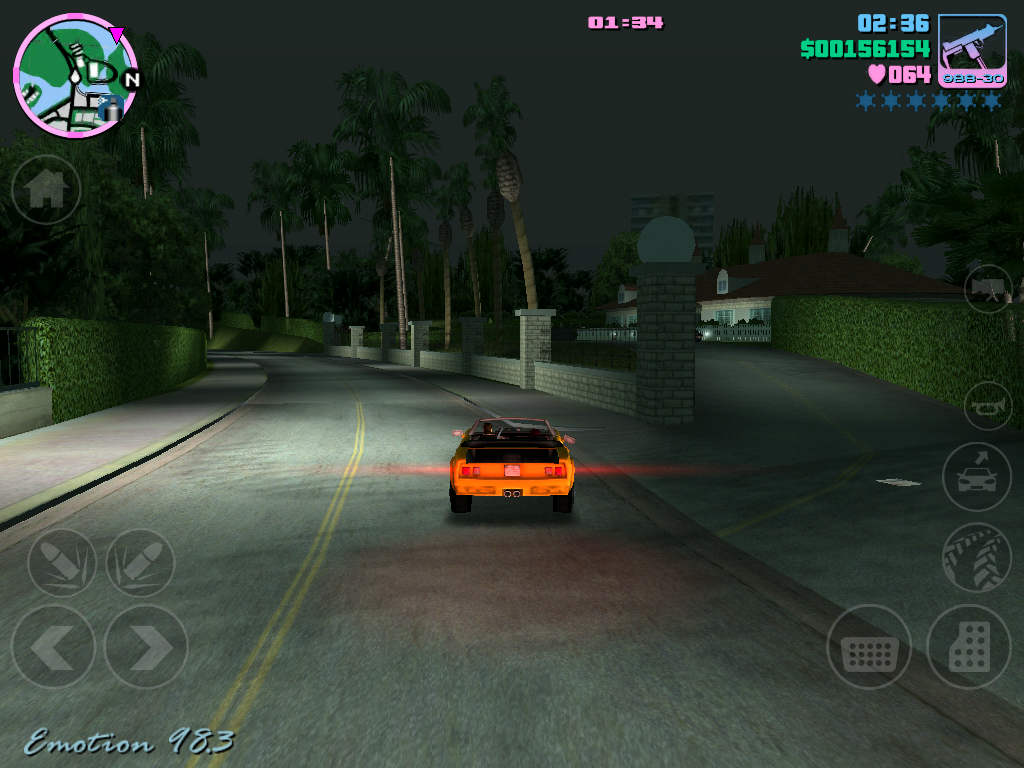1024x768 pixels.
Task: Fire the right drive-by bullet button
Action: [x=140, y=562]
